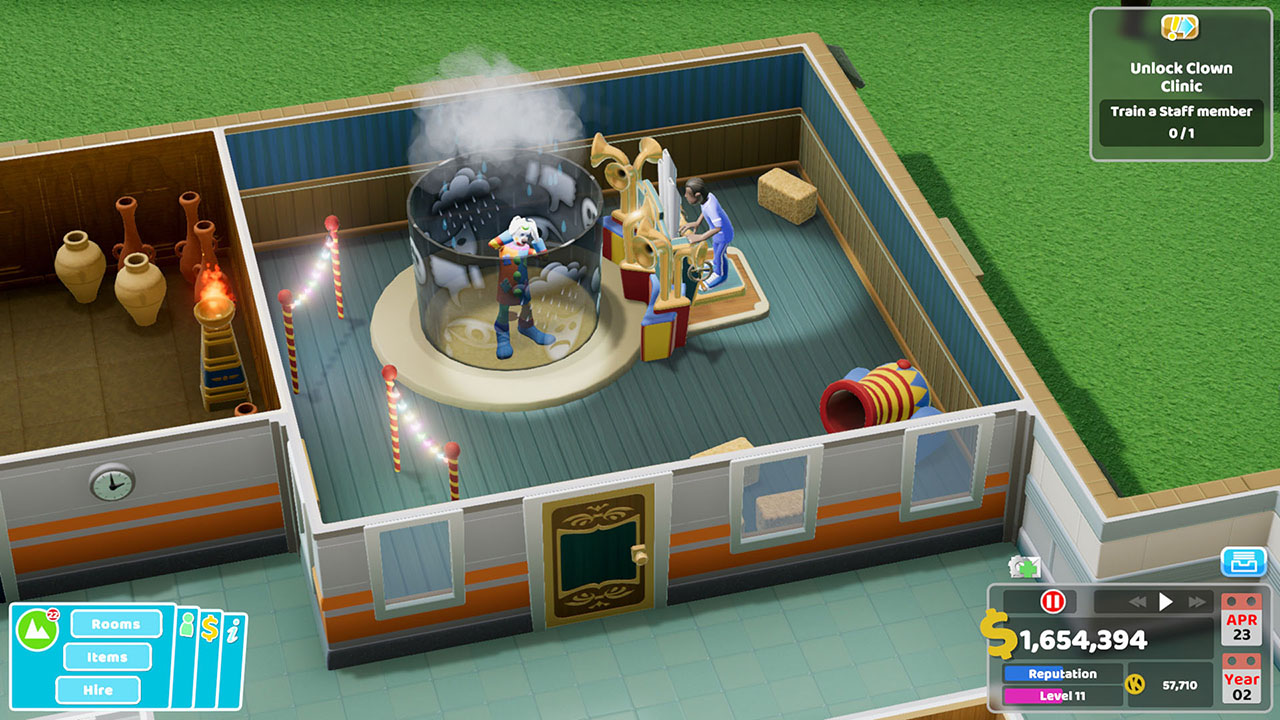Open the Hire menu
Image resolution: width=1280 pixels, height=720 pixels.
(98, 690)
